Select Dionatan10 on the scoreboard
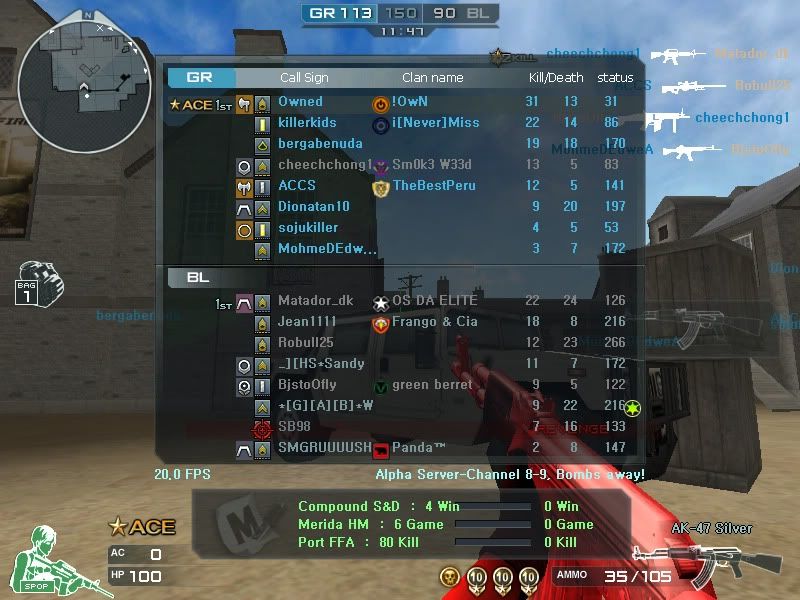Viewport: 800px width, 600px height. click(314, 207)
